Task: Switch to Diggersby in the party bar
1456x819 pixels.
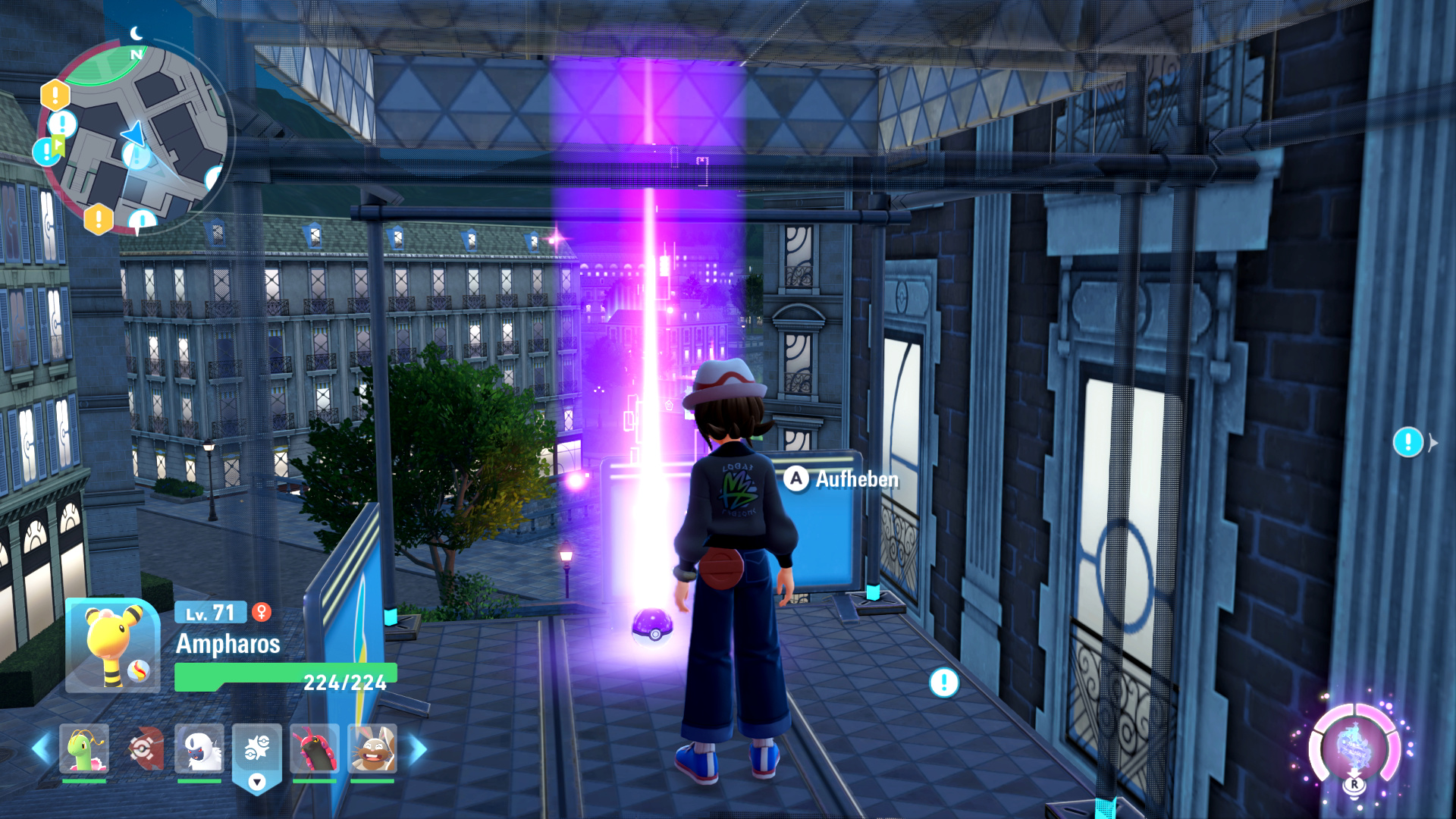Action: 372,748
